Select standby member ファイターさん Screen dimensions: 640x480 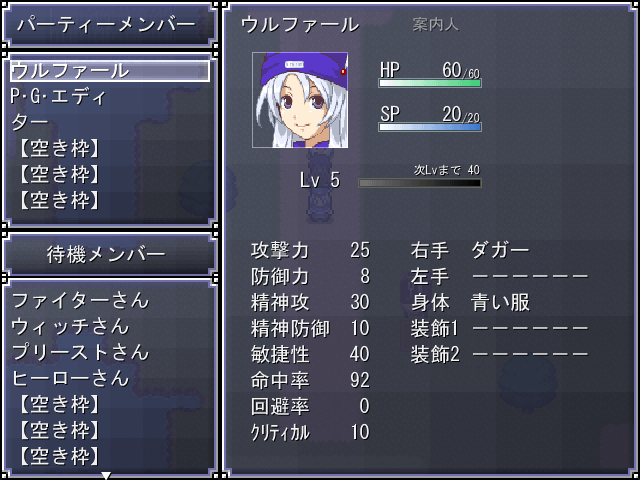80,300
